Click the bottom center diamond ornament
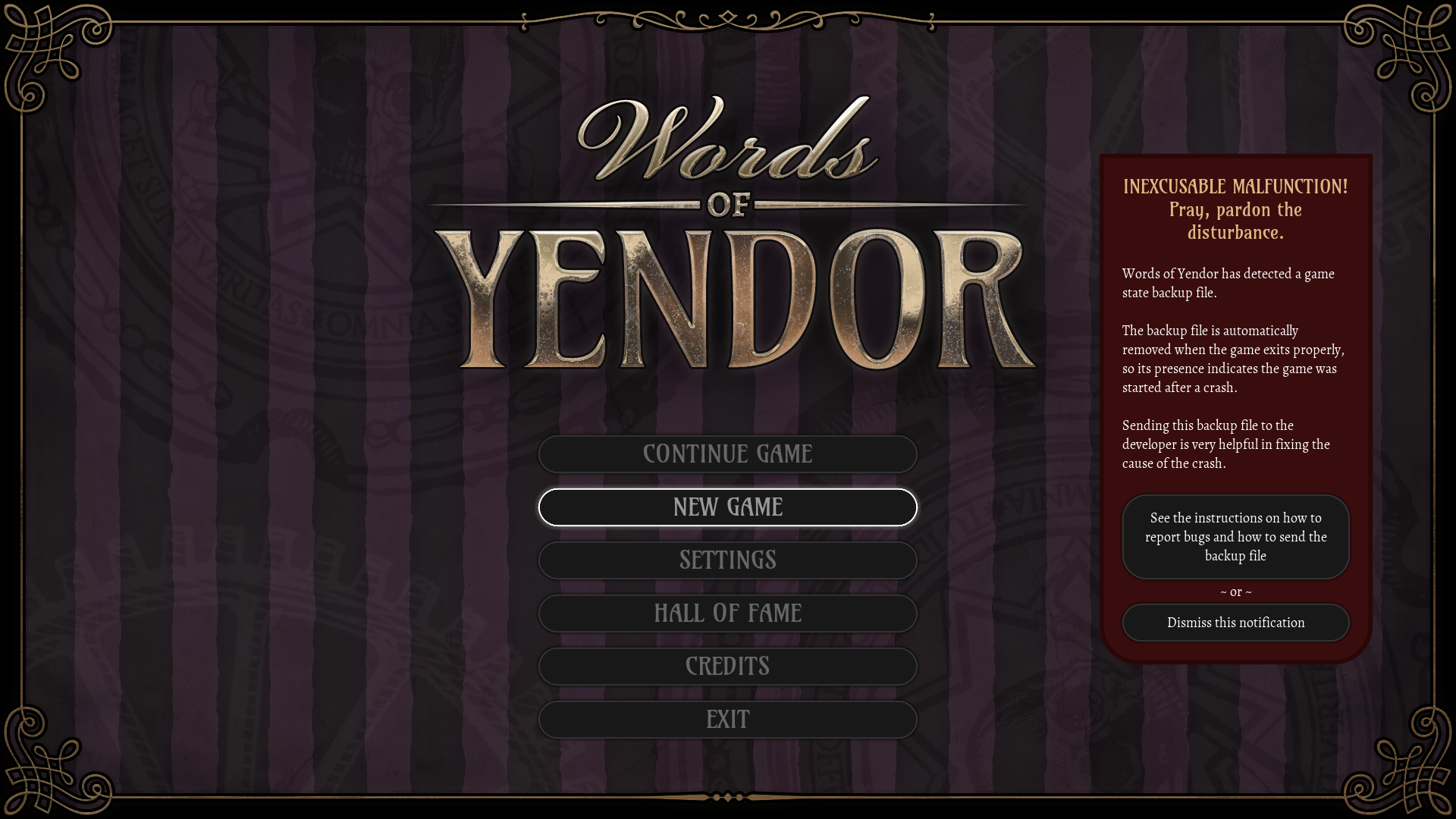Image resolution: width=1456 pixels, height=819 pixels. point(726,797)
